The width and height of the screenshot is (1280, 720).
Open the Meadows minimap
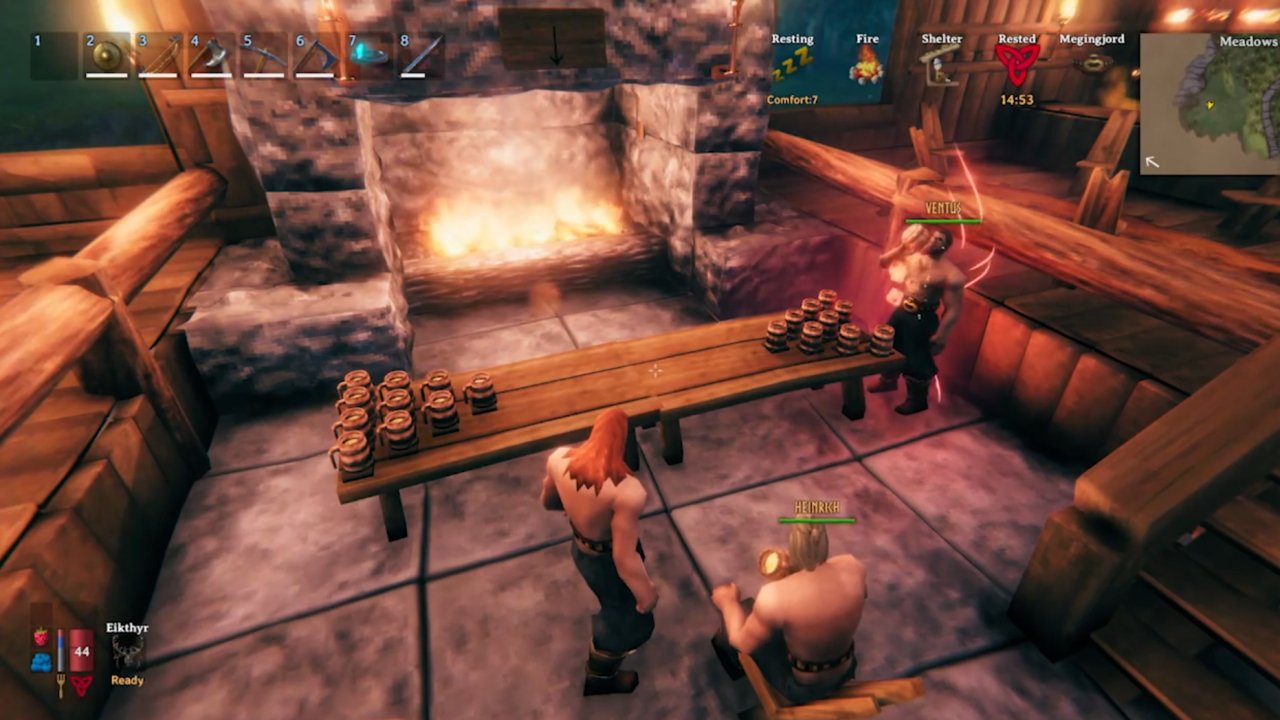click(1209, 104)
